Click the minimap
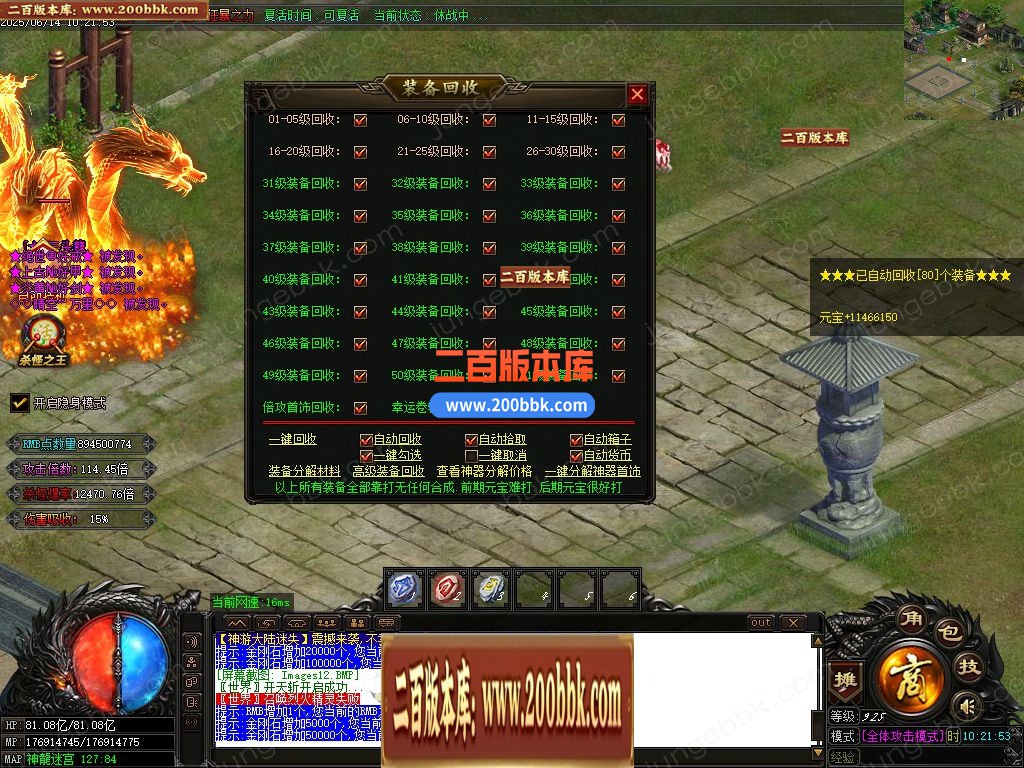 coord(963,60)
